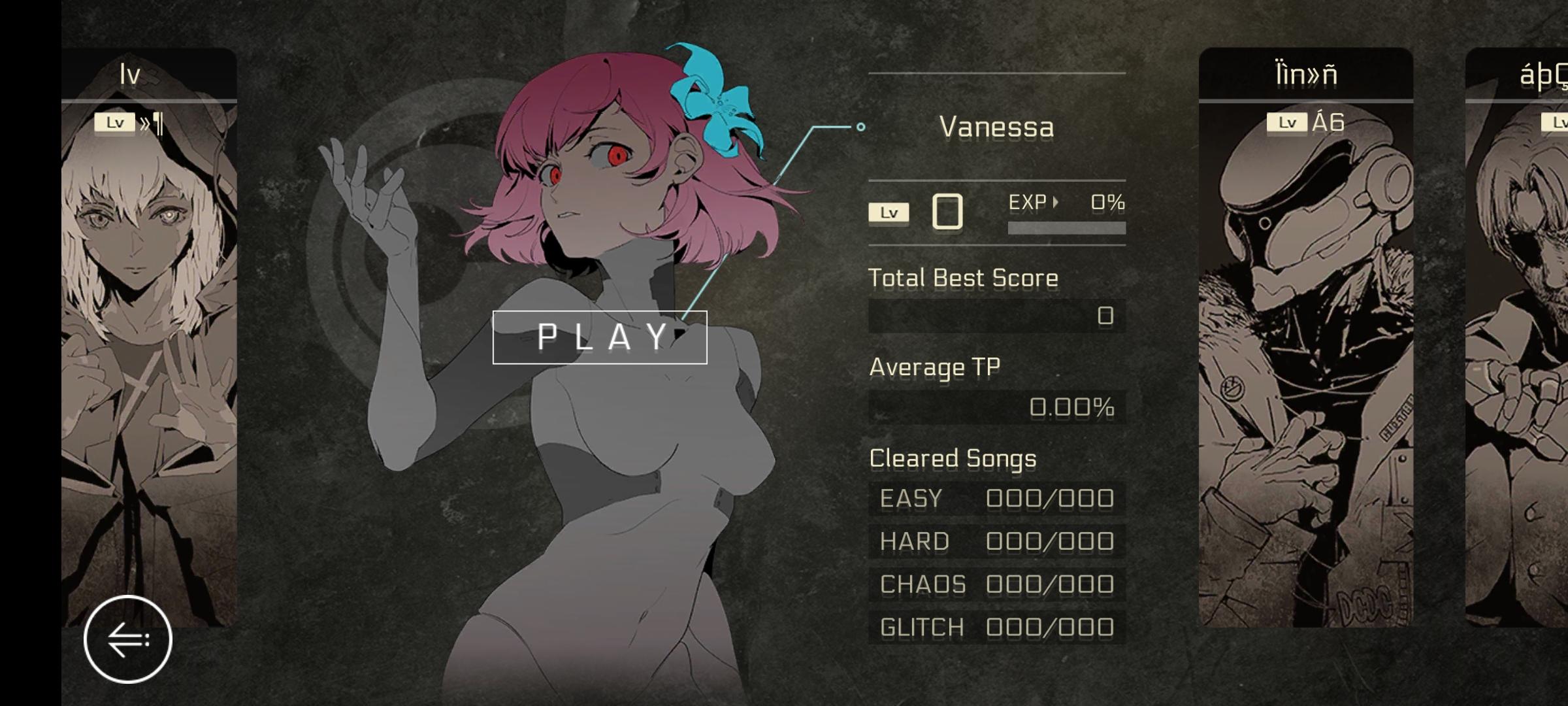Toggle the HARD cleared songs row
This screenshot has height=706, width=1568.
[x=998, y=541]
